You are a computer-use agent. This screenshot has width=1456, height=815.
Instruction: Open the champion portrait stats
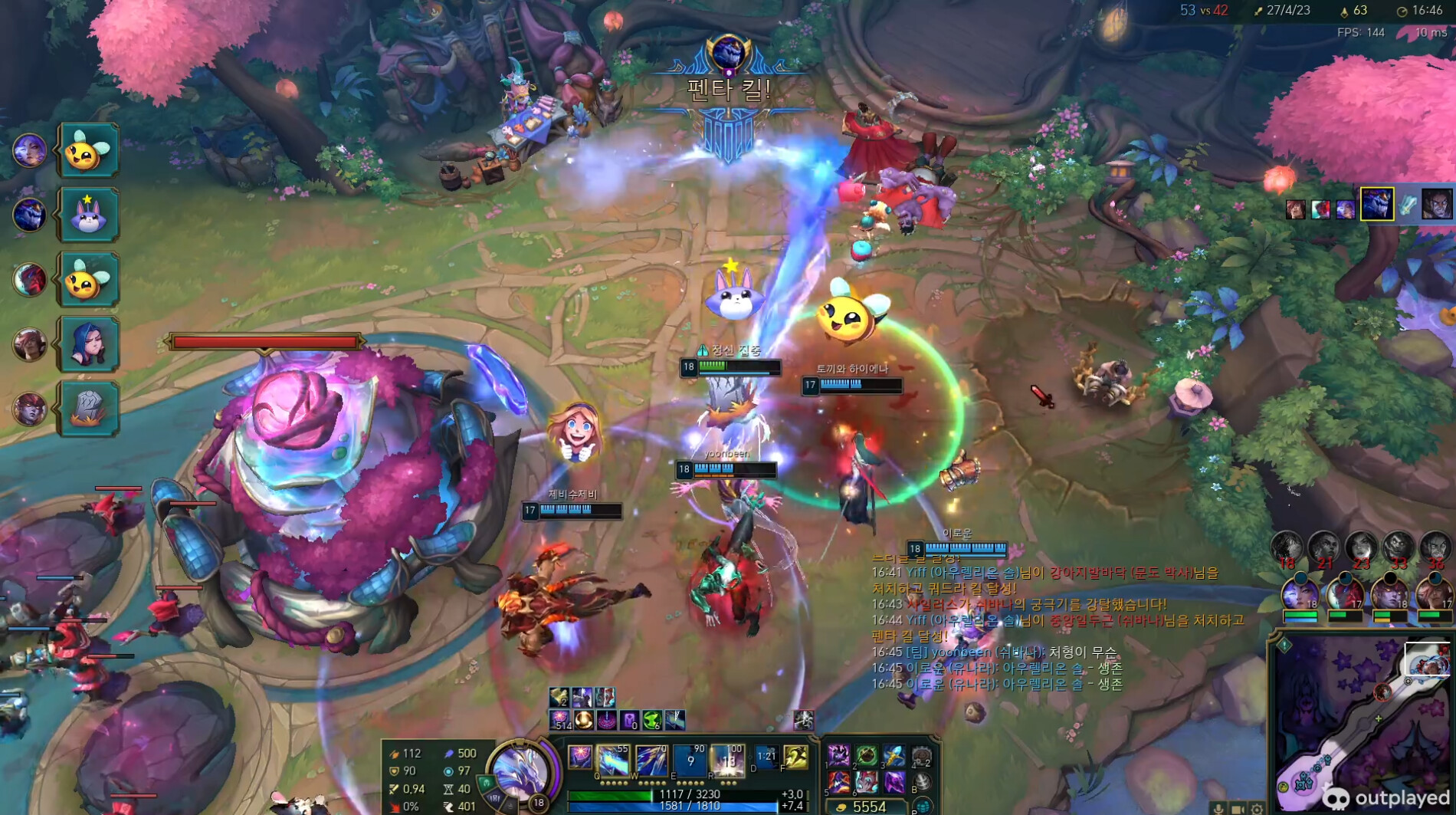tap(520, 771)
